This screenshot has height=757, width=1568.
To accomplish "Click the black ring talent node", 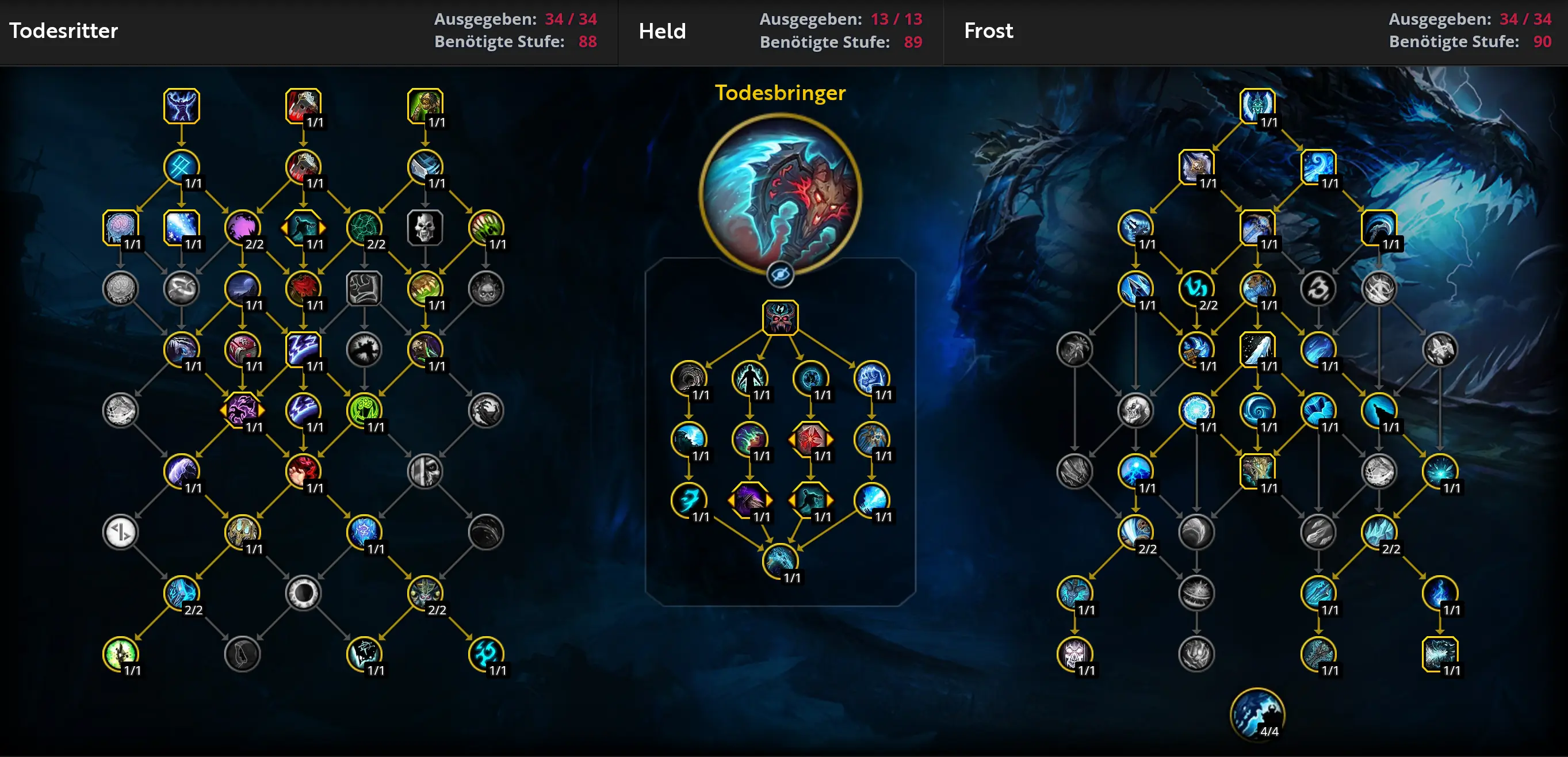I will [x=303, y=592].
